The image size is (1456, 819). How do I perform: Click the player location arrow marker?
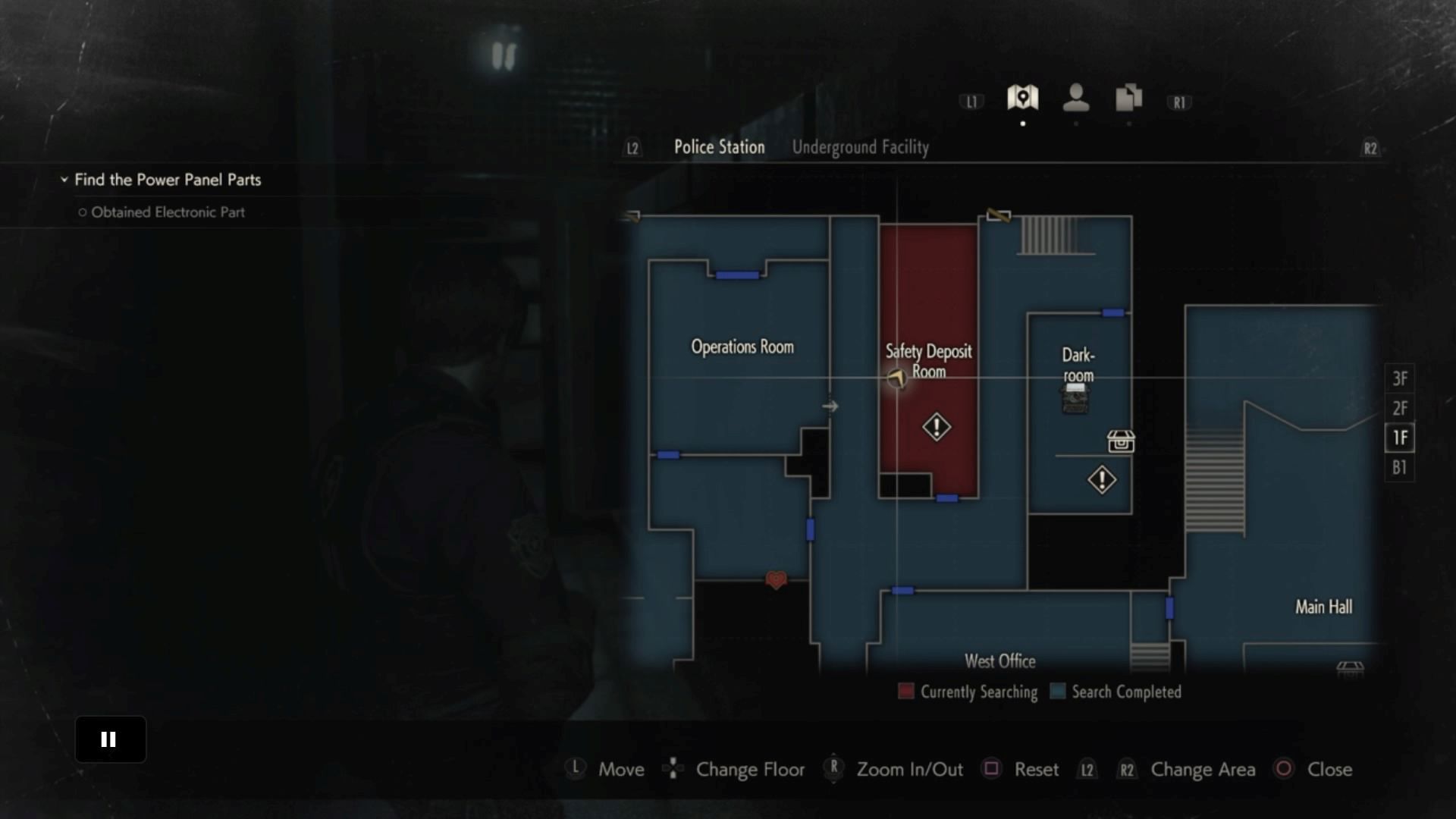click(x=896, y=378)
